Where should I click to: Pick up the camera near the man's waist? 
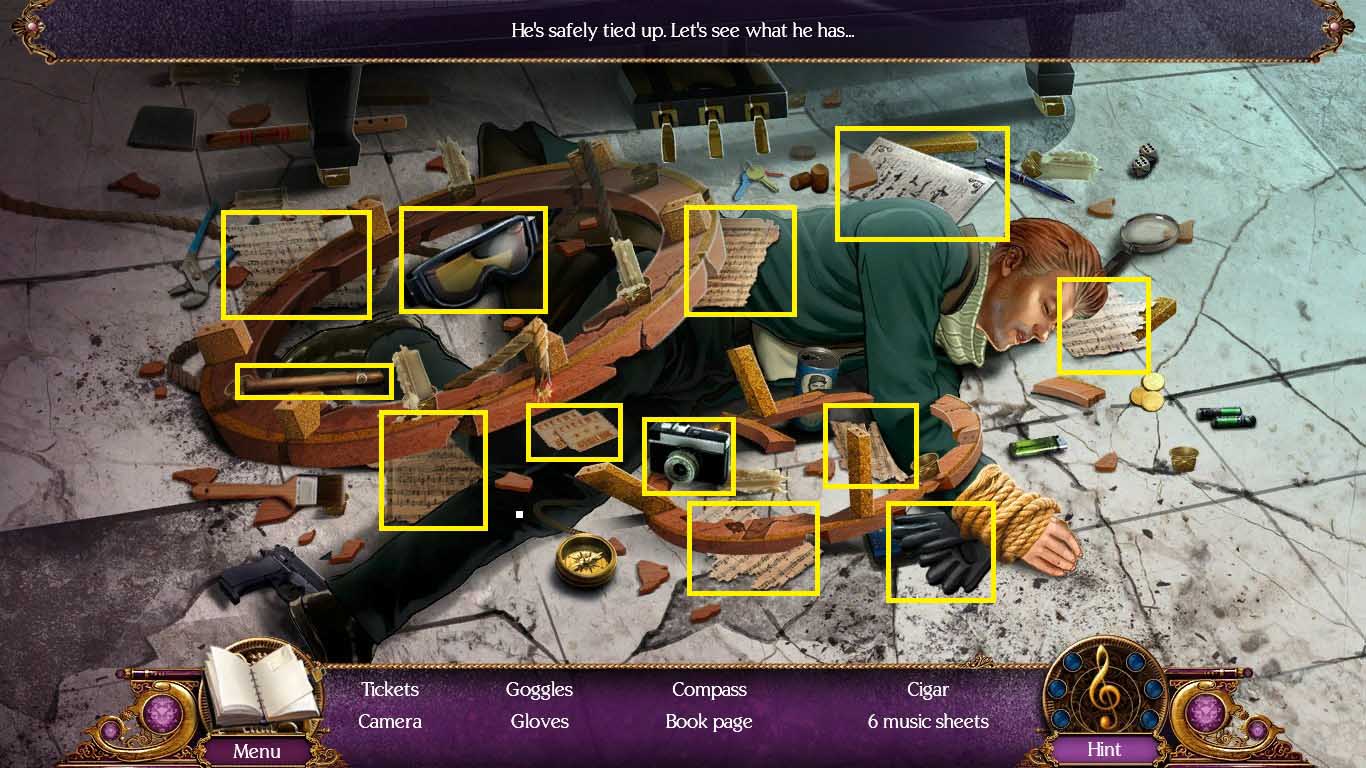(690, 455)
